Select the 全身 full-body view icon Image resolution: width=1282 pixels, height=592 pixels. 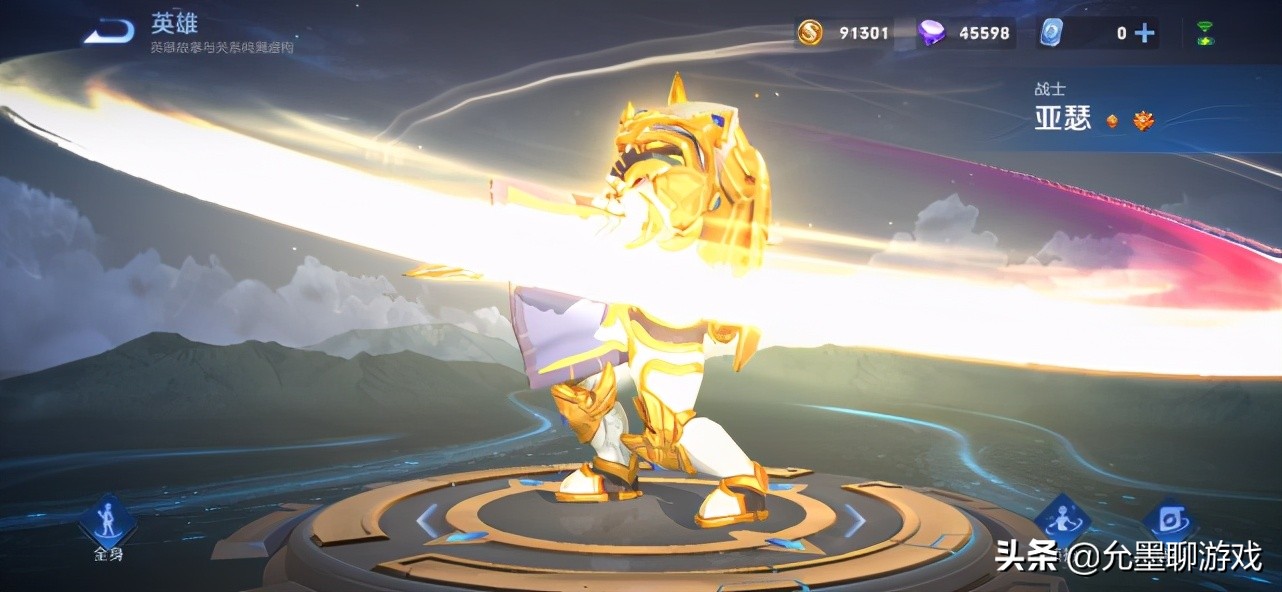click(x=108, y=522)
